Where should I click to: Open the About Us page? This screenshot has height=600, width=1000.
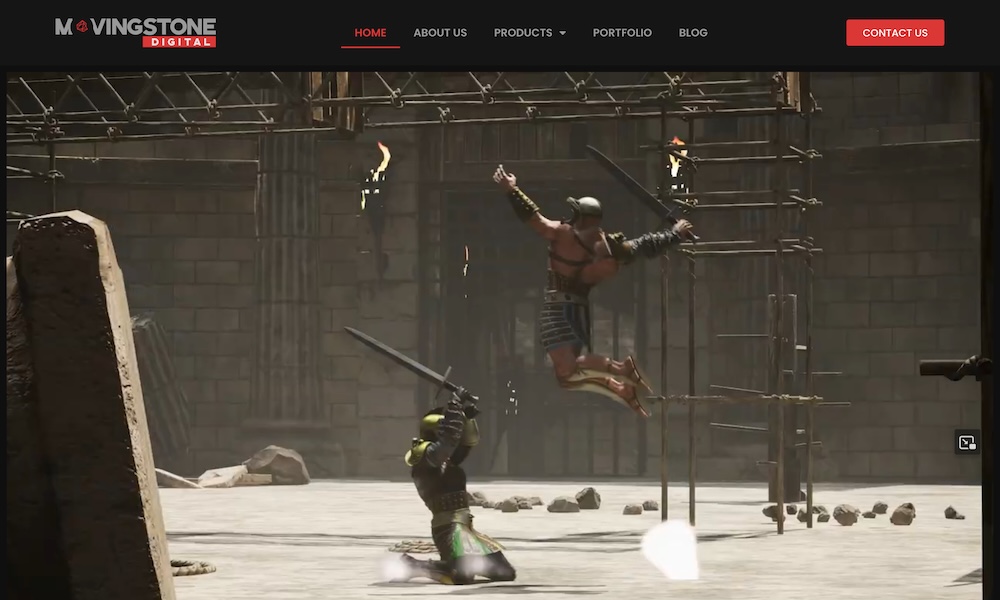(440, 33)
